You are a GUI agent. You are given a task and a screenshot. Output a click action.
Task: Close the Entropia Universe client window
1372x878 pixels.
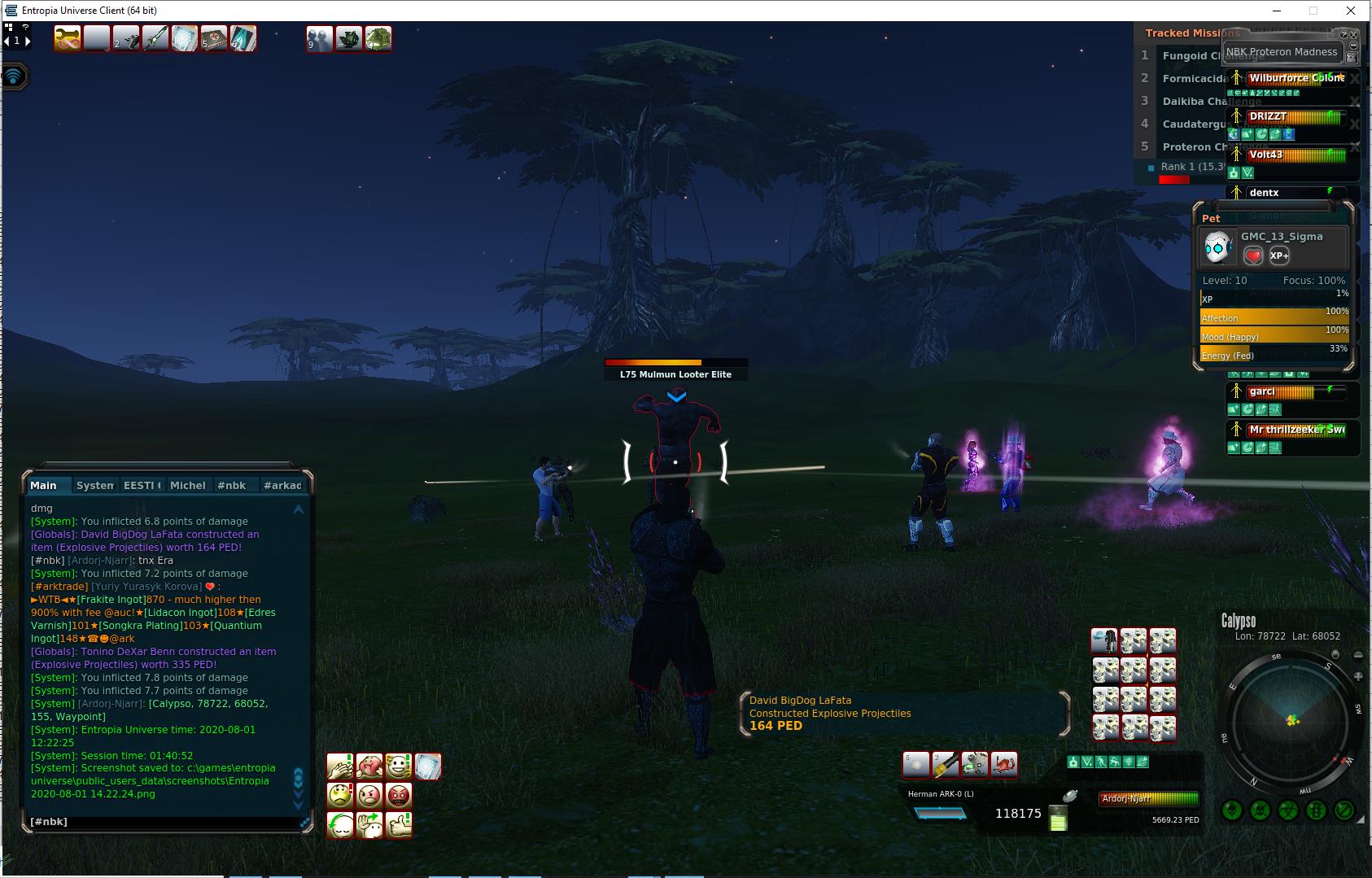click(x=1351, y=11)
